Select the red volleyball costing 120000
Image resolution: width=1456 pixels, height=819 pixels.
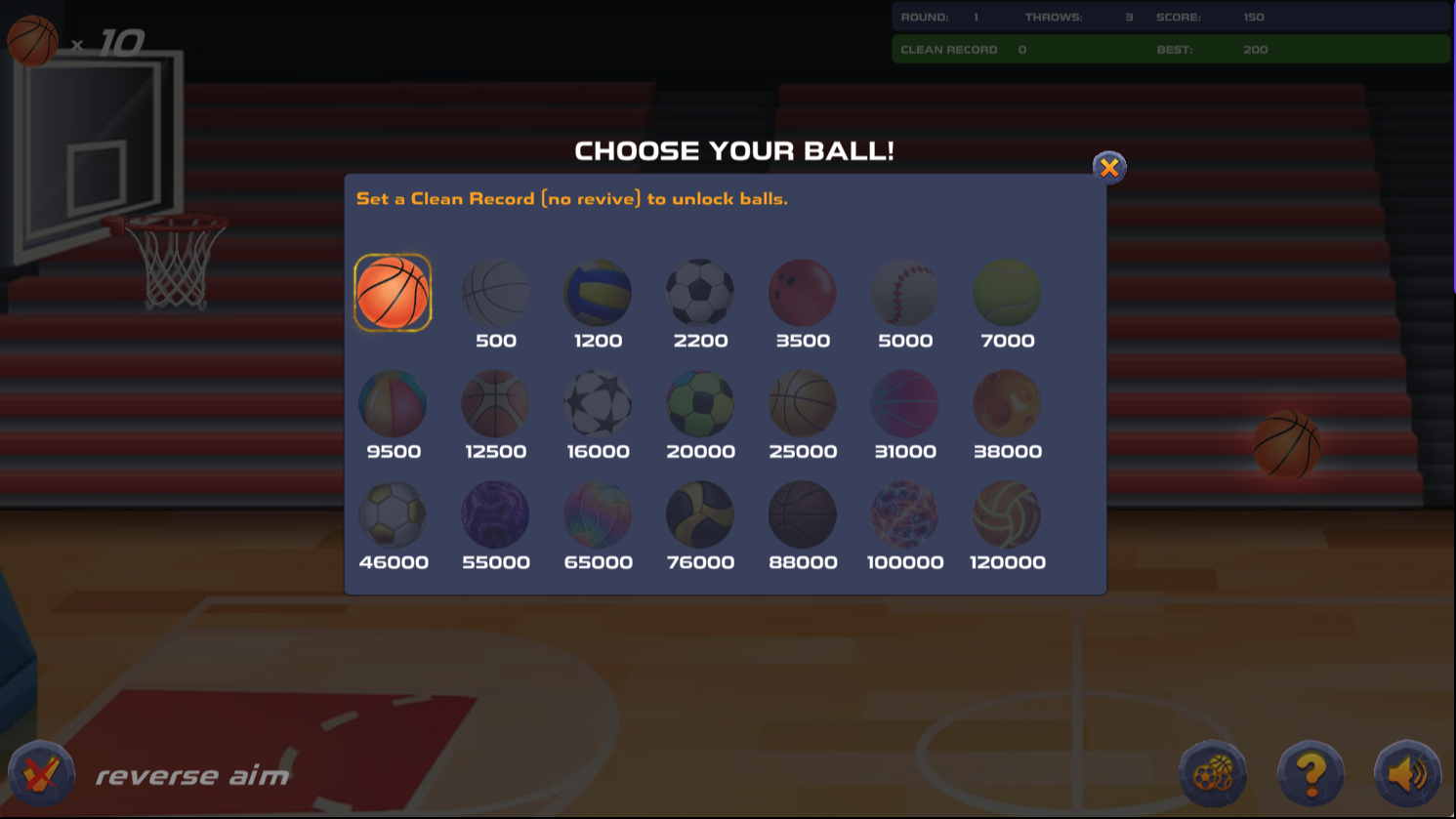(x=1007, y=513)
